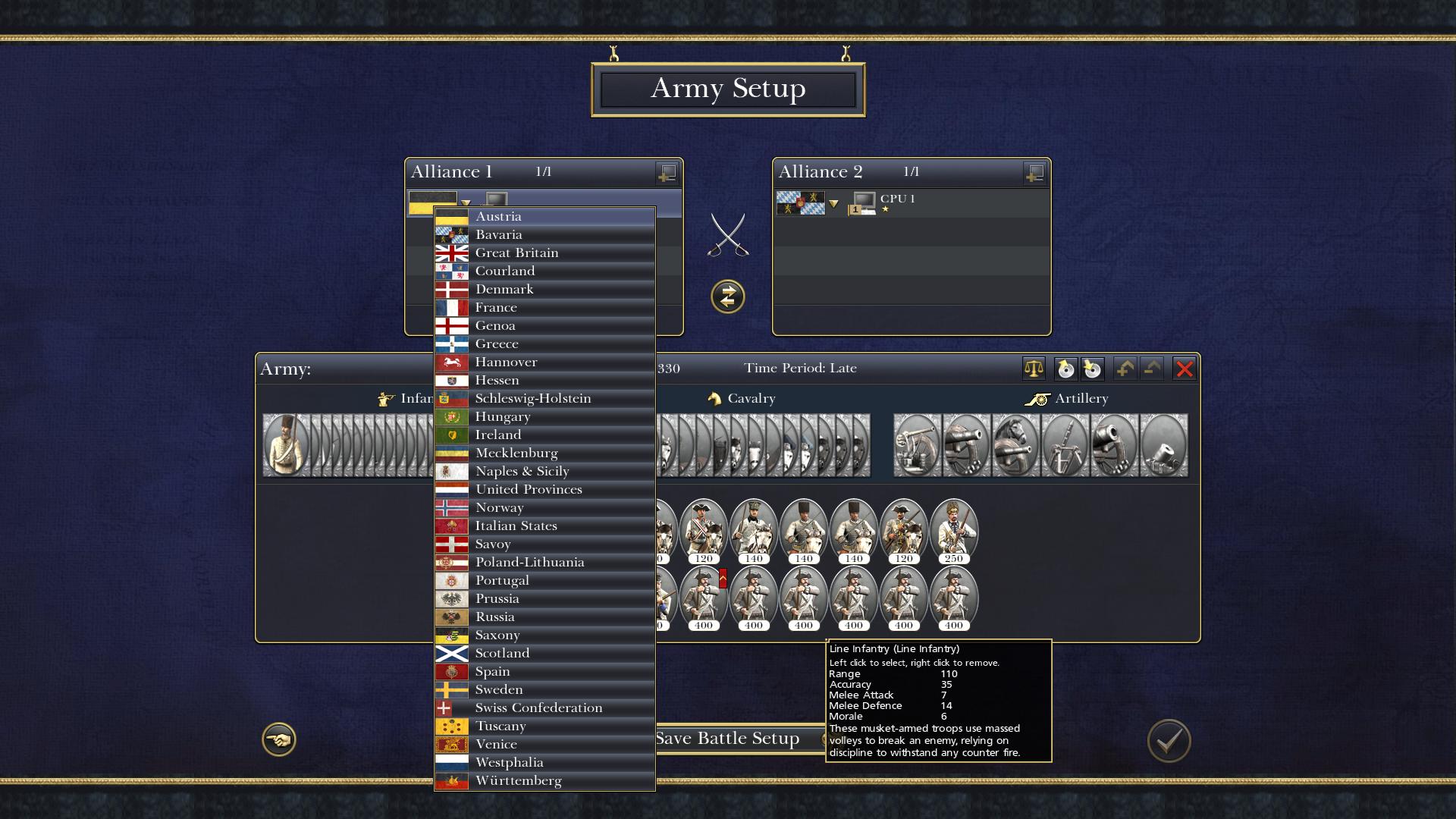Add a player to Alliance 1
Image resolution: width=1456 pixels, height=819 pixels.
[x=667, y=174]
